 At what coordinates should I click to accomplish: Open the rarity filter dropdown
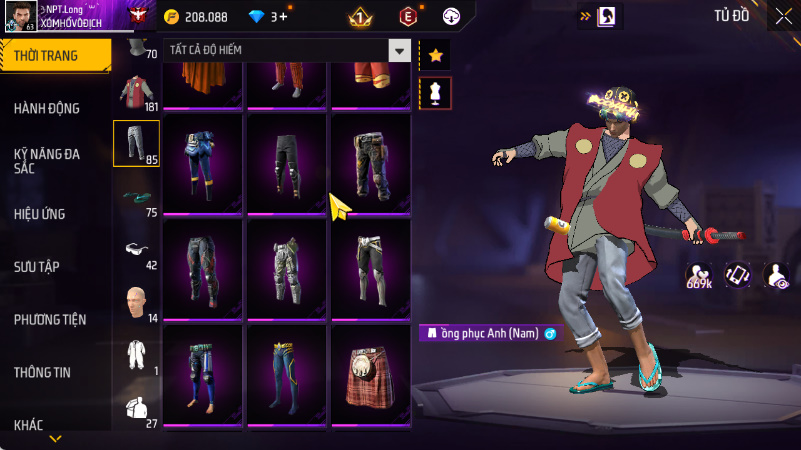400,51
